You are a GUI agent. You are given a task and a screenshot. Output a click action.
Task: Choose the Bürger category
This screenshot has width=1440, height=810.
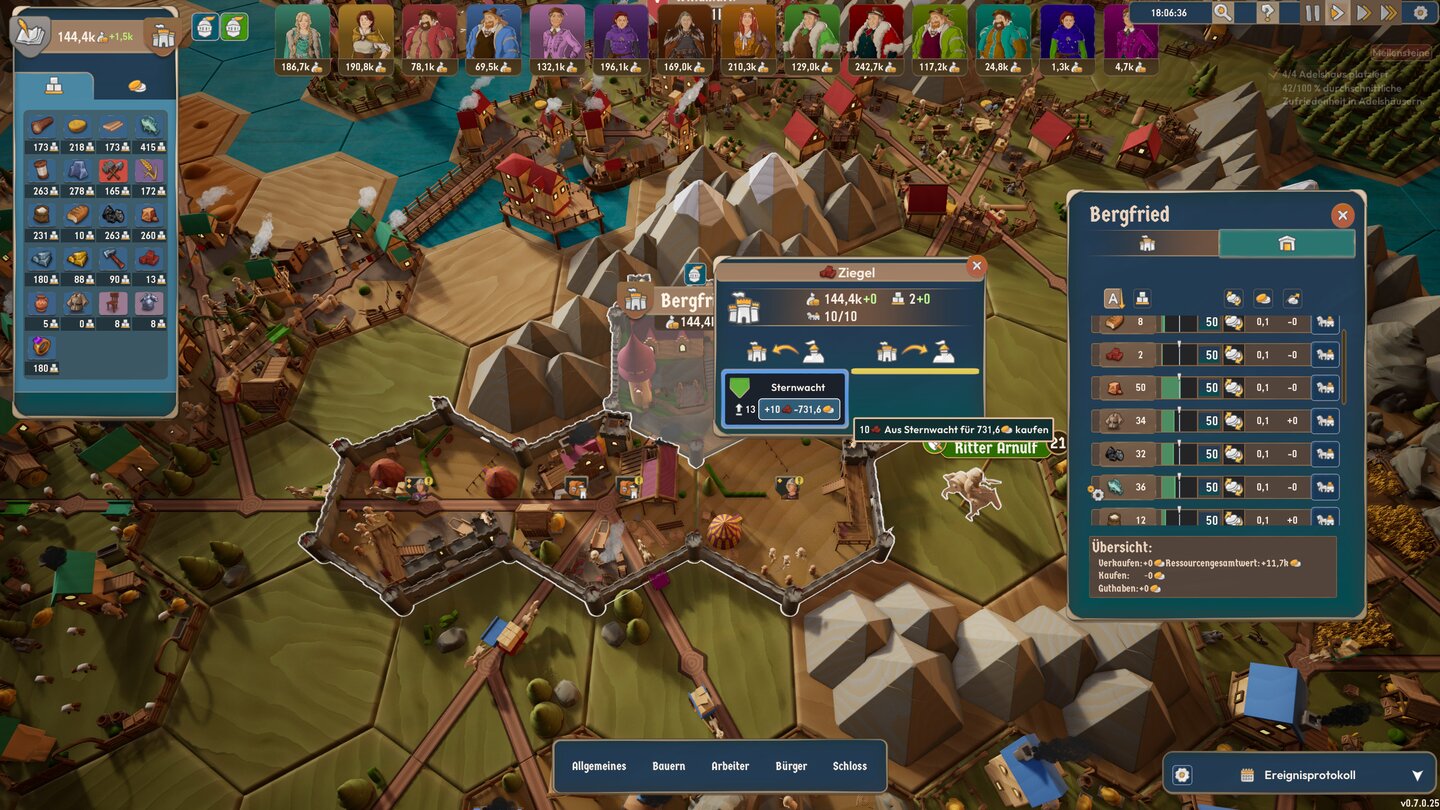coord(791,766)
